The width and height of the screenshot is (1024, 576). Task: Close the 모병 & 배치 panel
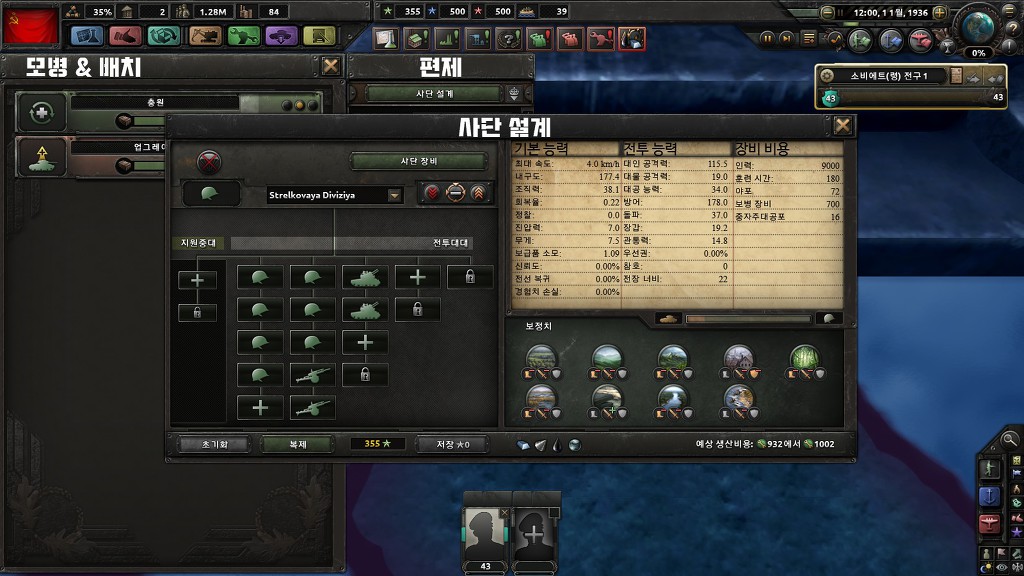[331, 66]
